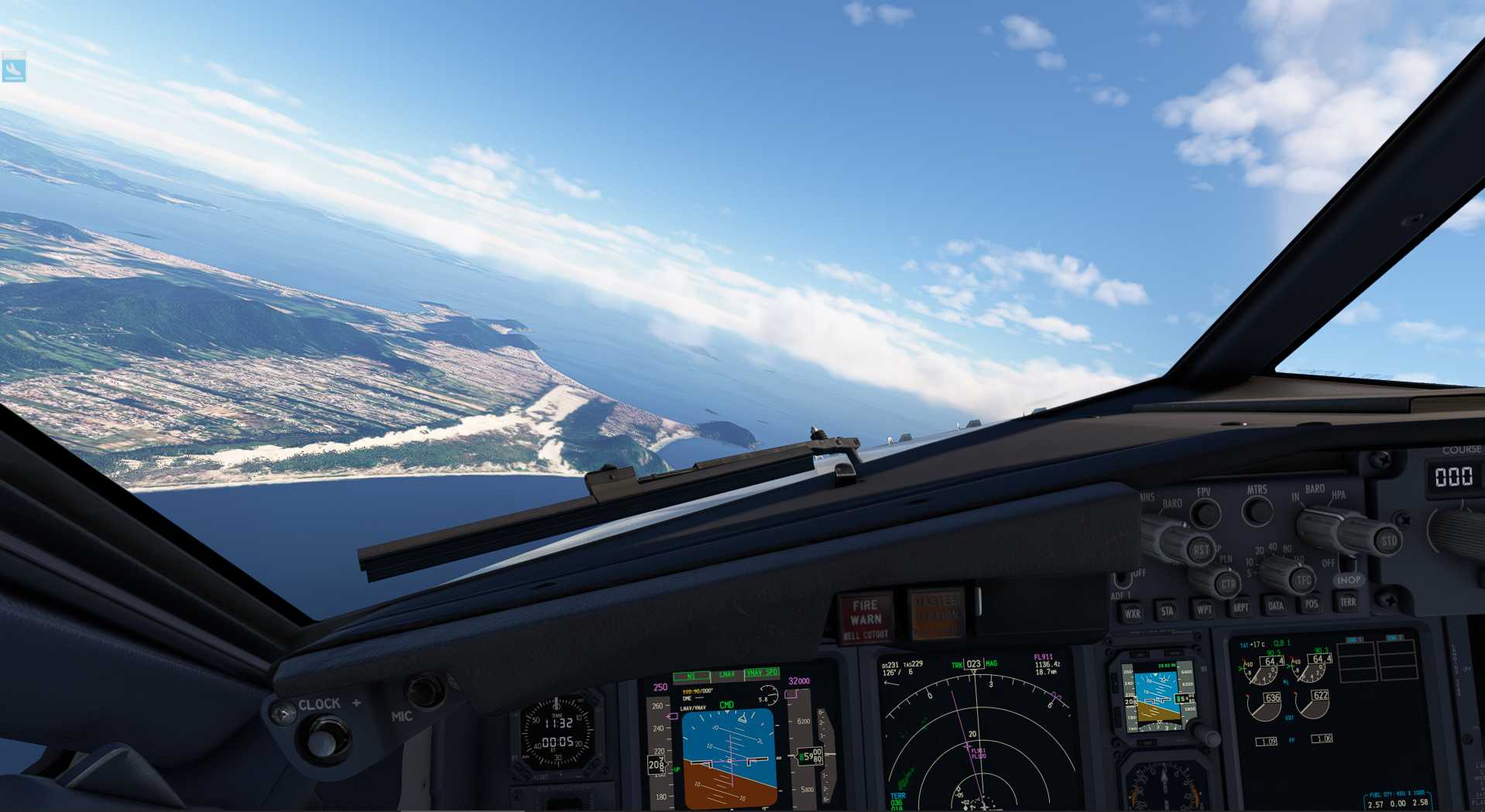Viewport: 1485px width, 812px height.
Task: Reset the MASTER CAUTION light
Action: 937,615
